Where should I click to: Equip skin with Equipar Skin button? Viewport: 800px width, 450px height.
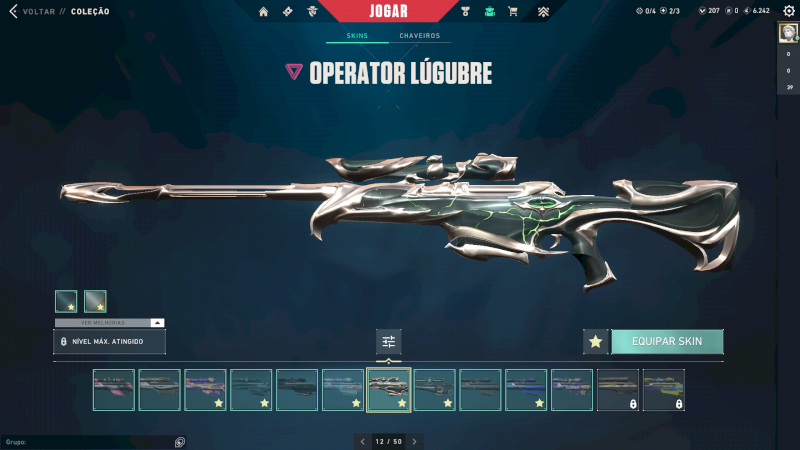(667, 342)
